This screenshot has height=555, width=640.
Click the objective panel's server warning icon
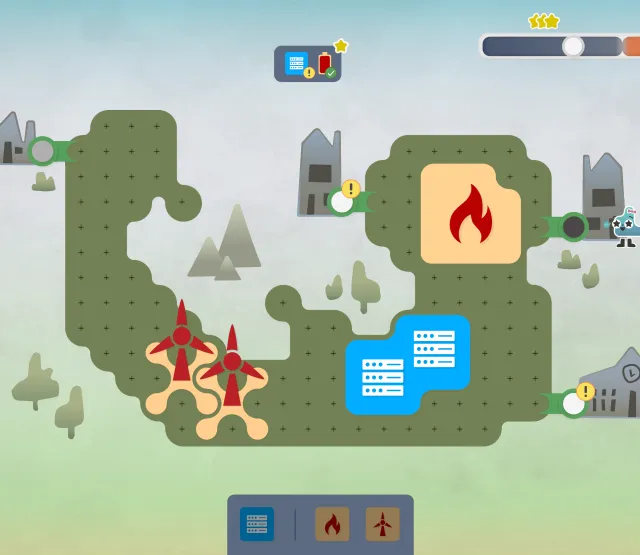click(x=297, y=64)
